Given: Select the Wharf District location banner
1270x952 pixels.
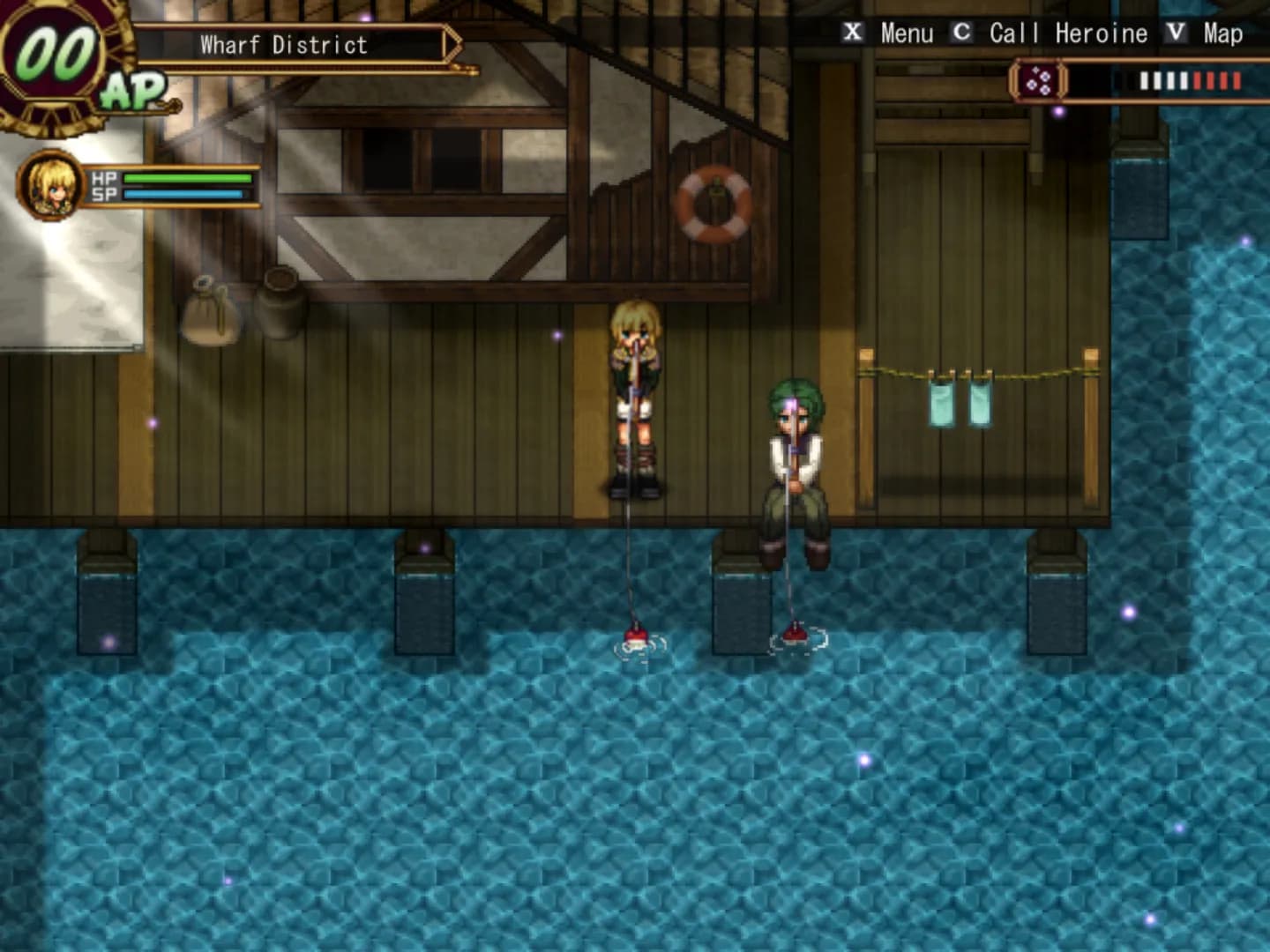Looking at the screenshot, I should [x=284, y=45].
